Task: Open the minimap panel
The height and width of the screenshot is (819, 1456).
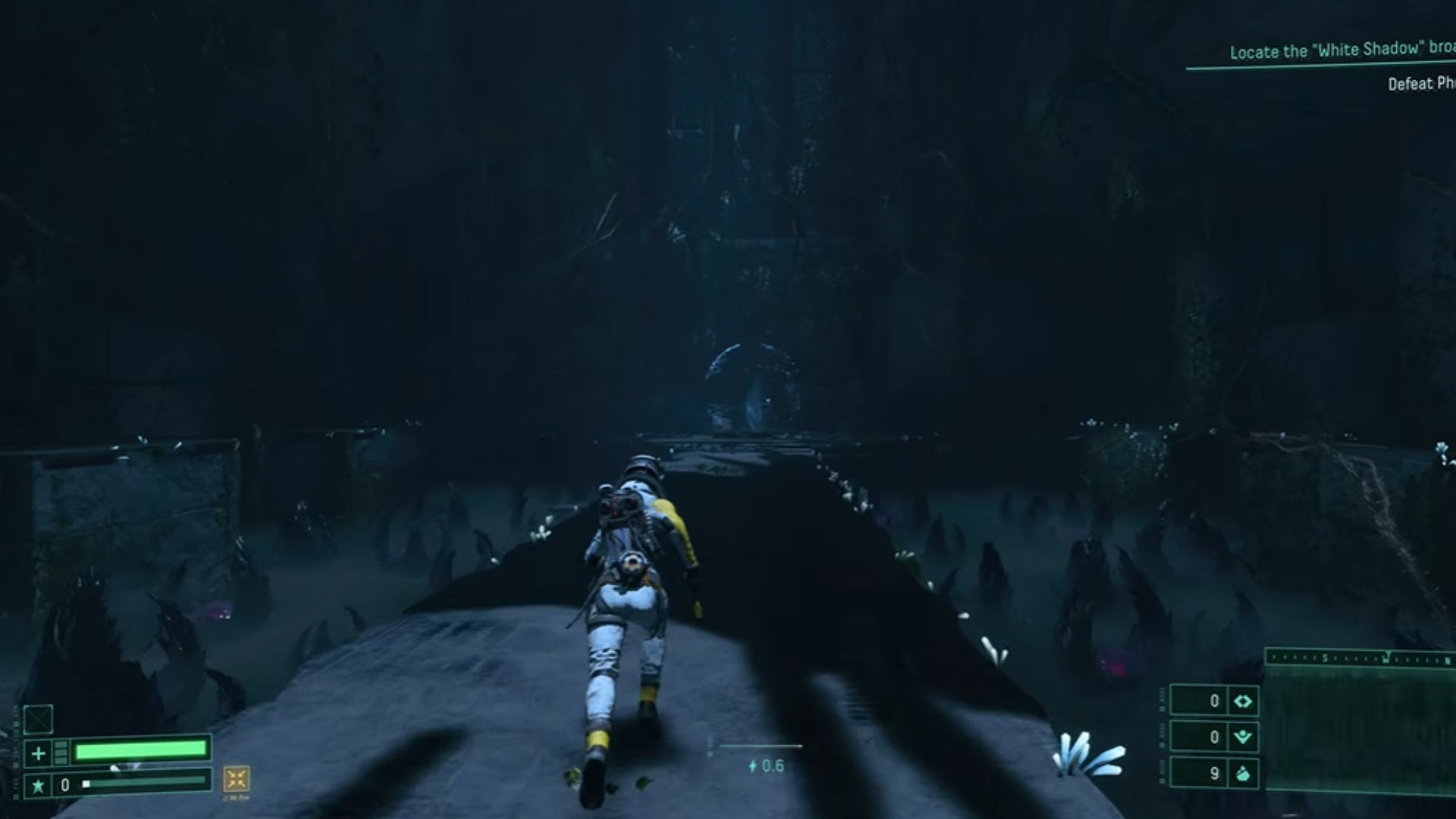Action: click(x=1361, y=730)
